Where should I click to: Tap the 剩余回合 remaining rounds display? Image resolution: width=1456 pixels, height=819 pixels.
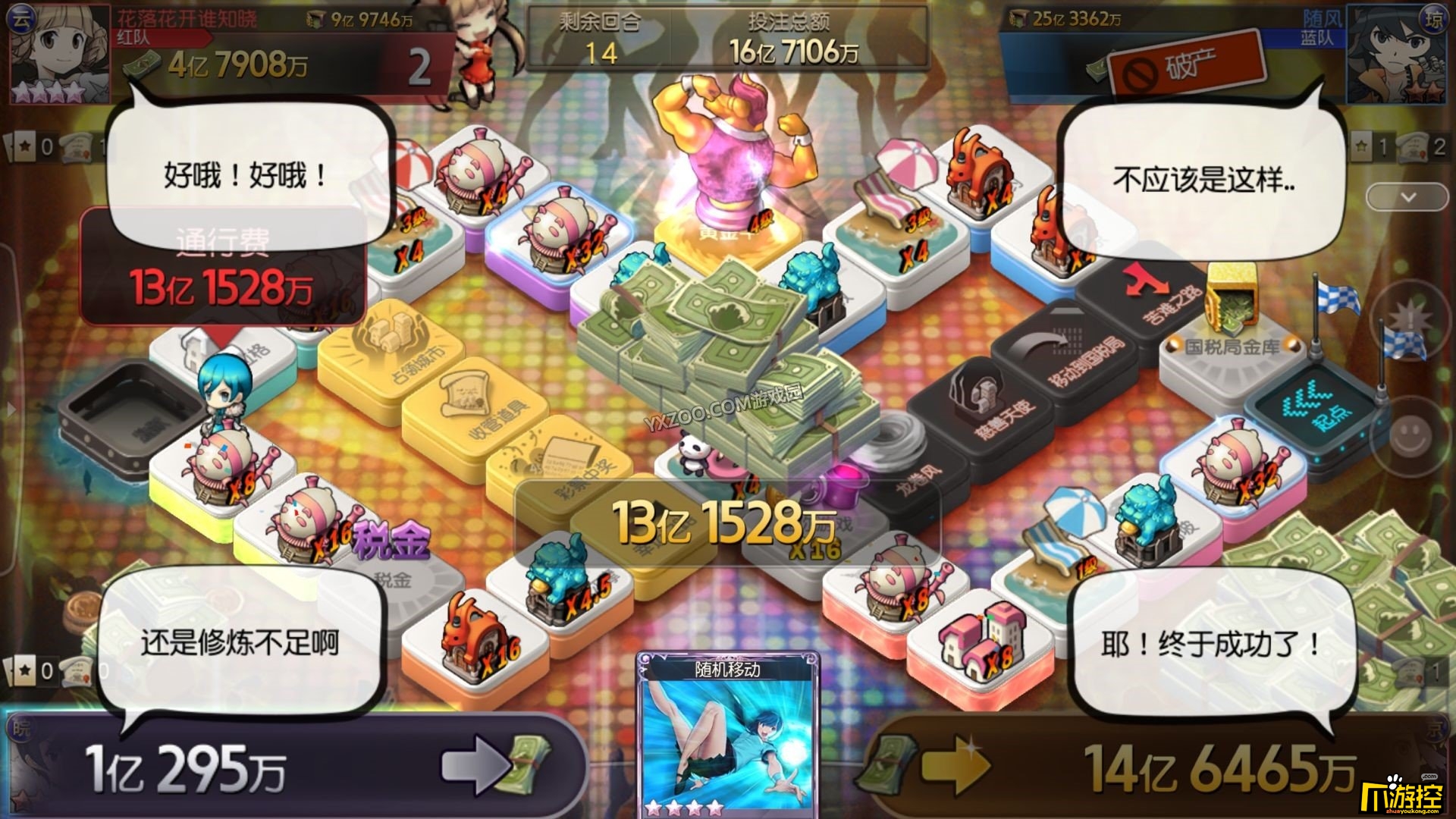click(599, 34)
